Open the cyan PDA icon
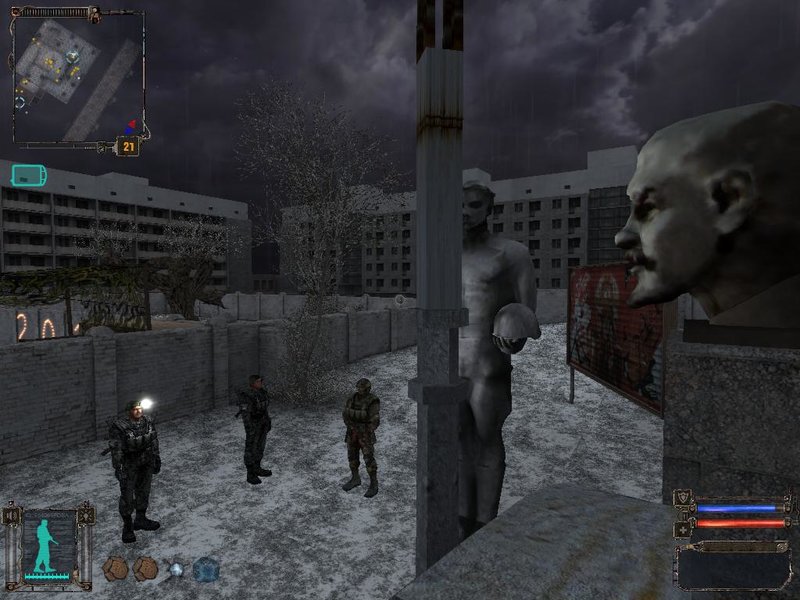 pos(27,176)
